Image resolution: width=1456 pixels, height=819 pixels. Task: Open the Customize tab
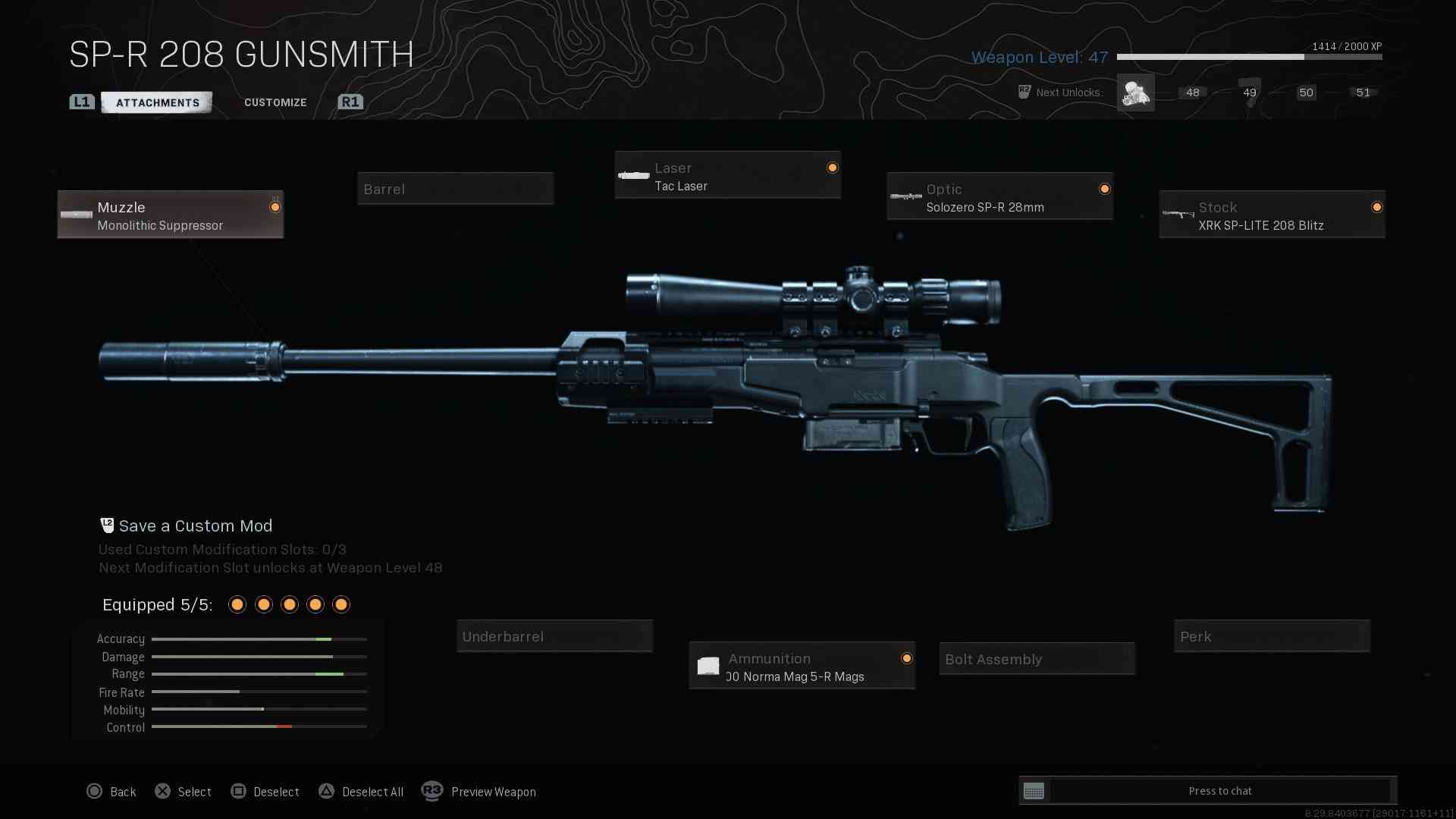click(275, 102)
